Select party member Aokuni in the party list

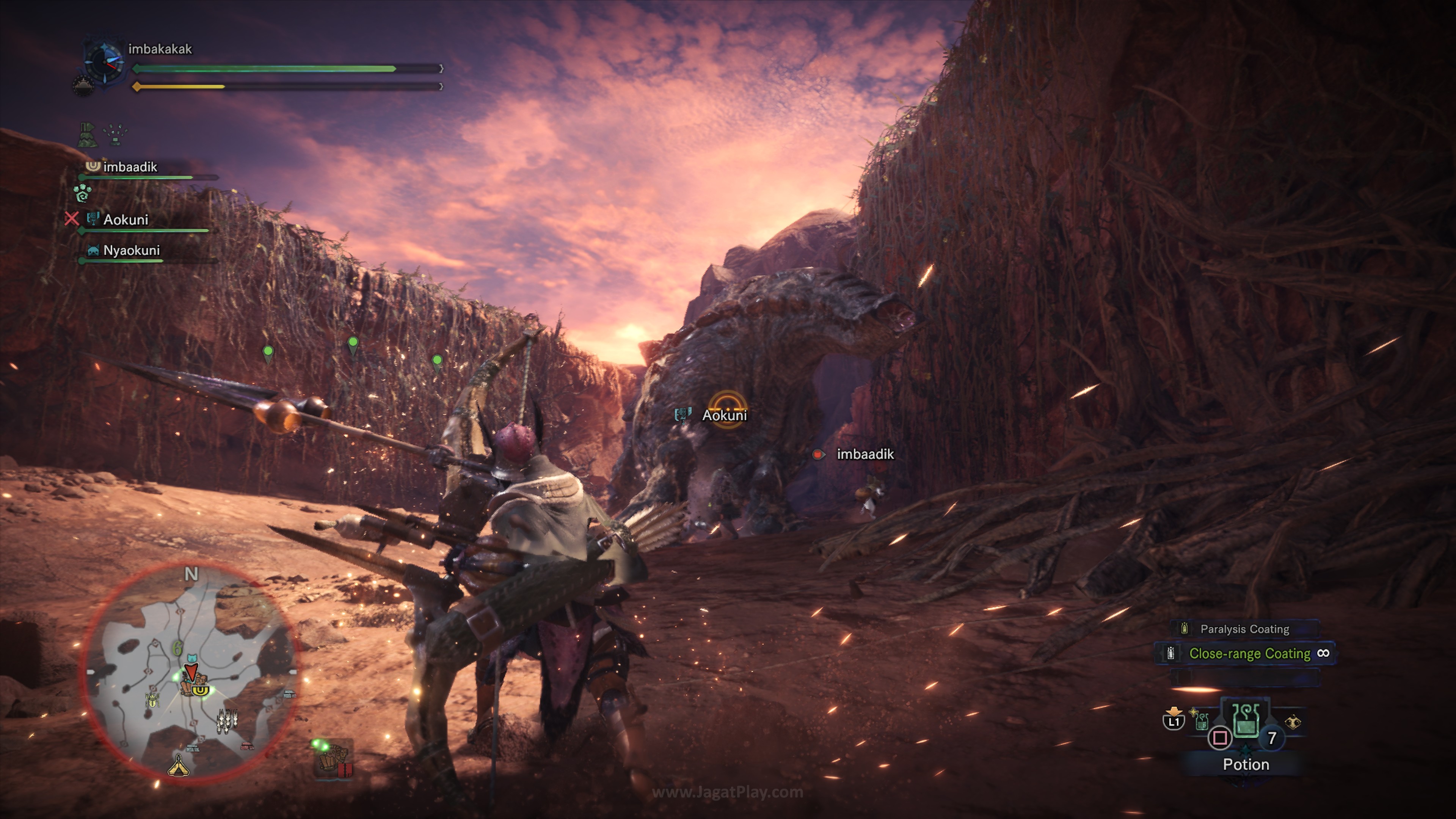[x=126, y=220]
